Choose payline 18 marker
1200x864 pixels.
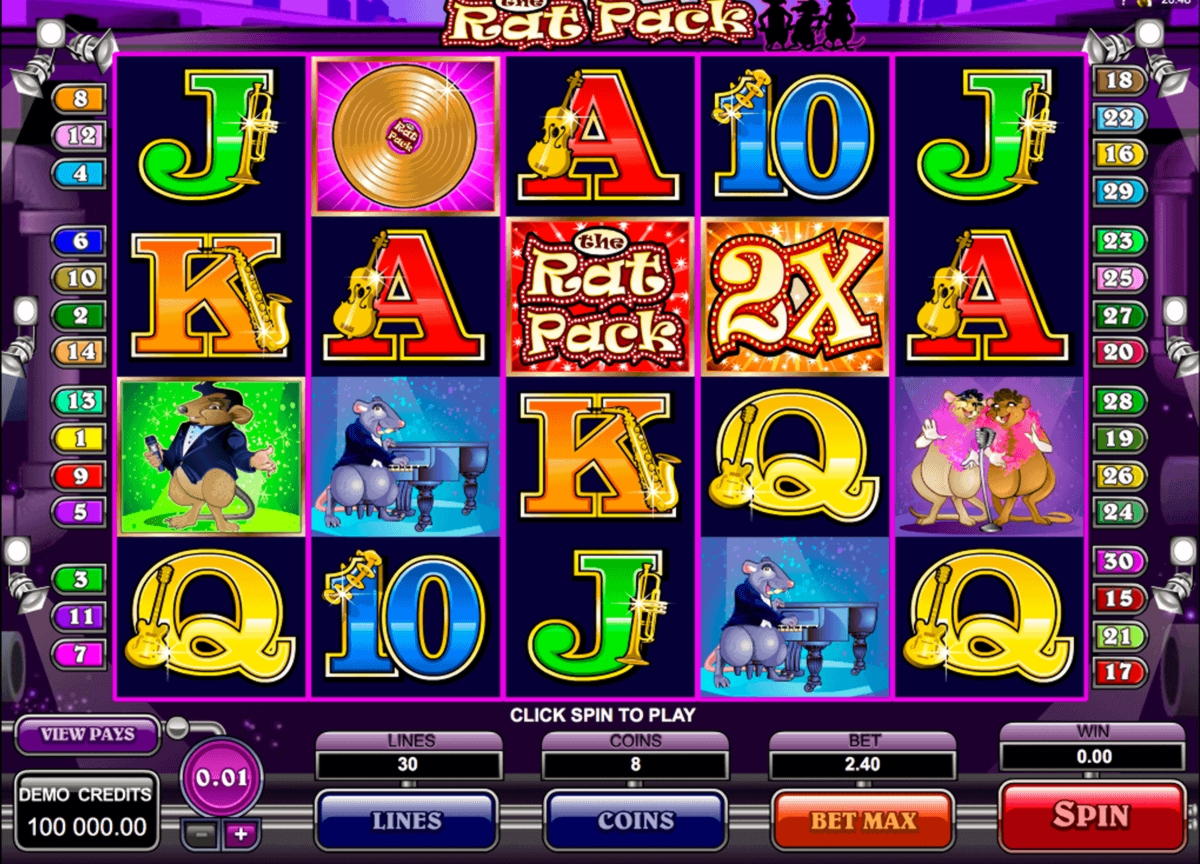pos(1120,81)
